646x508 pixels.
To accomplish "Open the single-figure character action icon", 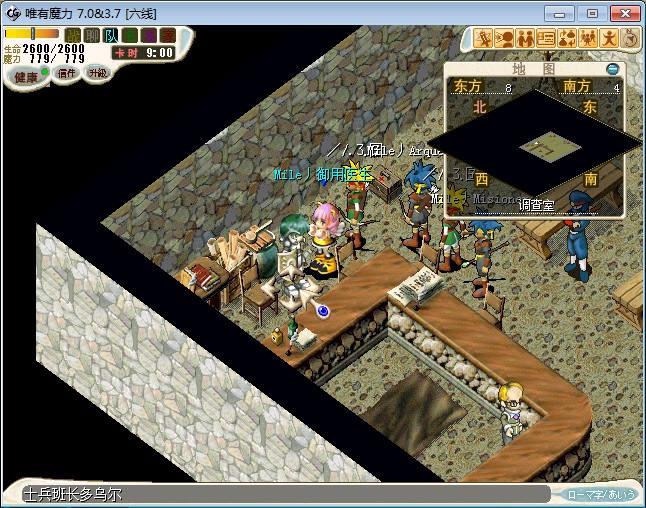I will point(609,39).
